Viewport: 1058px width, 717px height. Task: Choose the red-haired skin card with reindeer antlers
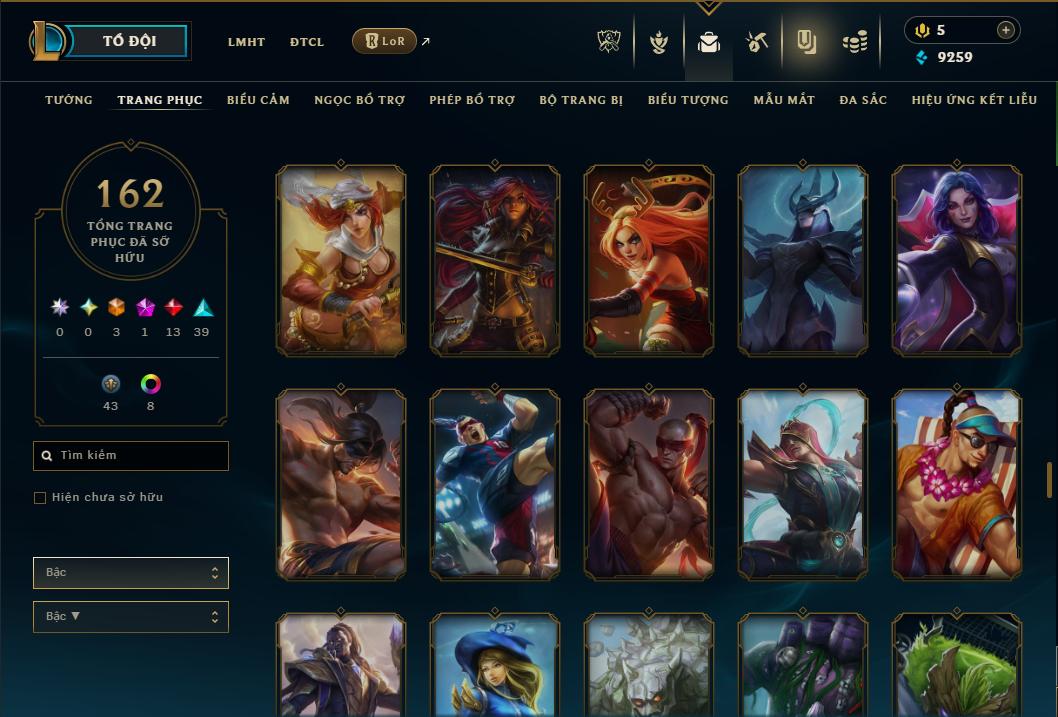648,260
